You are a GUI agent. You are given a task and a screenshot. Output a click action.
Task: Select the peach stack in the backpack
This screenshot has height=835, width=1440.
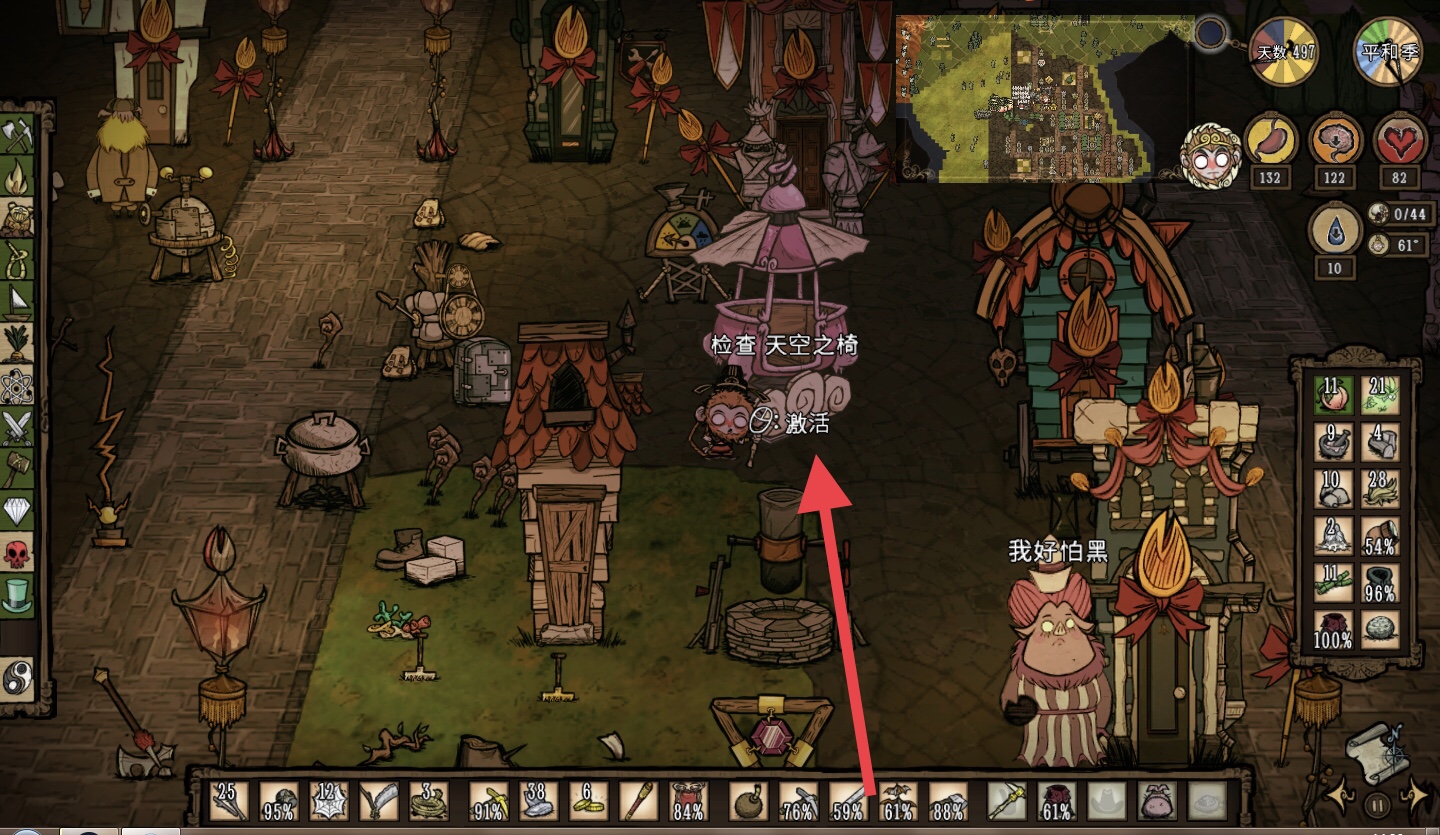click(1332, 395)
